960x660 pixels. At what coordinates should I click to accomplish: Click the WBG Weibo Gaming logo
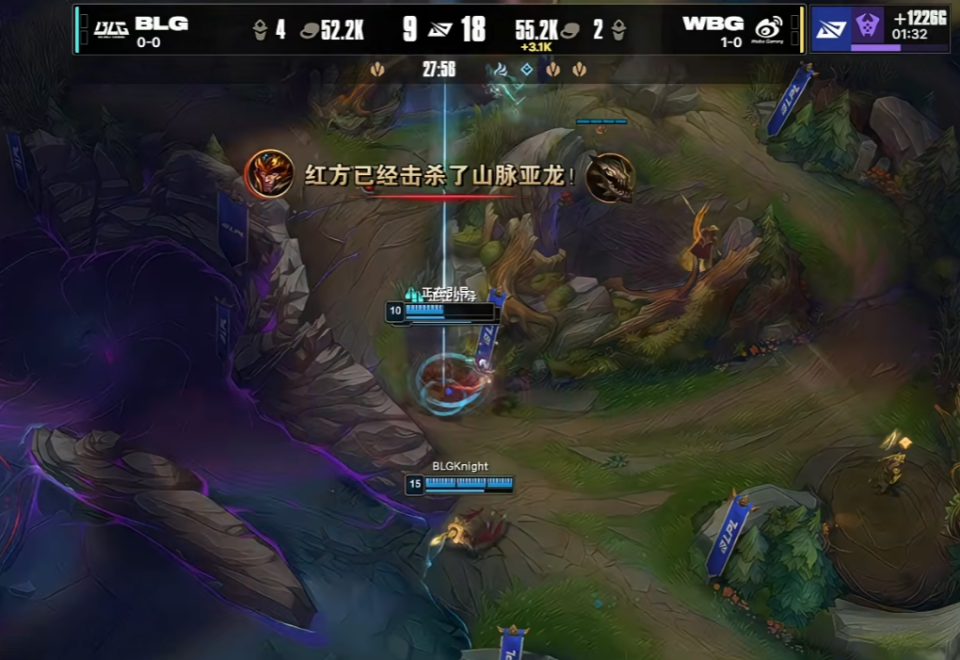click(768, 28)
